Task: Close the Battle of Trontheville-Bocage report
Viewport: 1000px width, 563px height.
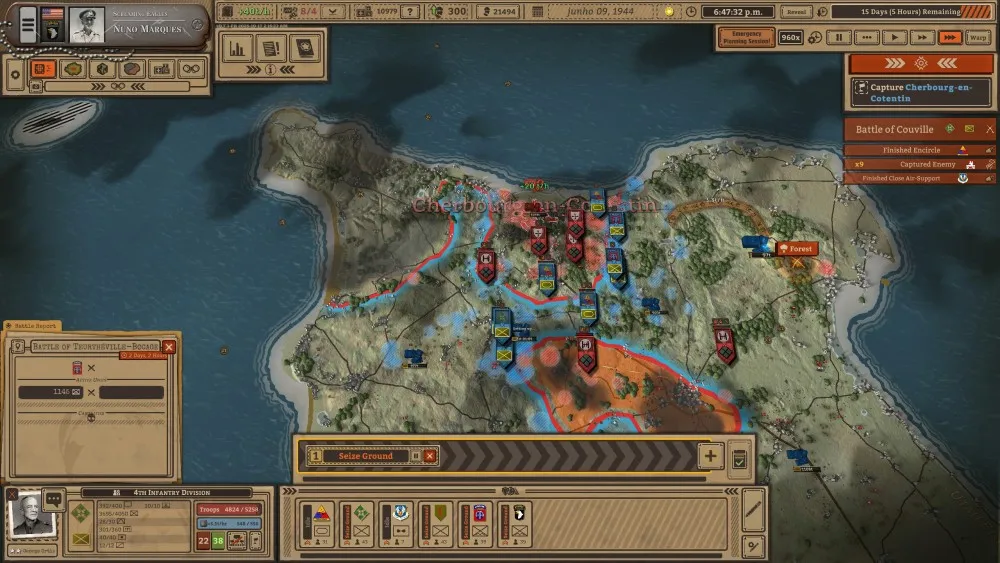Action: 169,346
